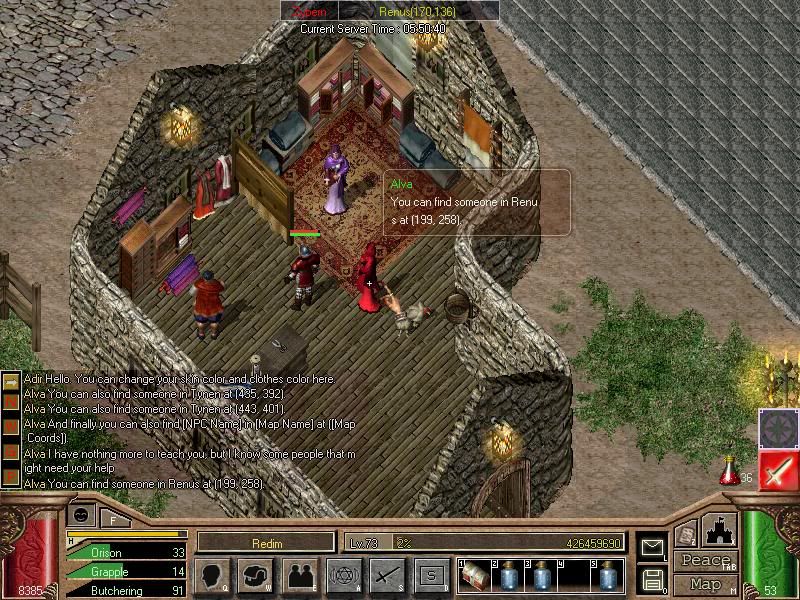Use the potion bottle in hotbar slot 2
The height and width of the screenshot is (600, 800).
pyautogui.click(x=508, y=577)
